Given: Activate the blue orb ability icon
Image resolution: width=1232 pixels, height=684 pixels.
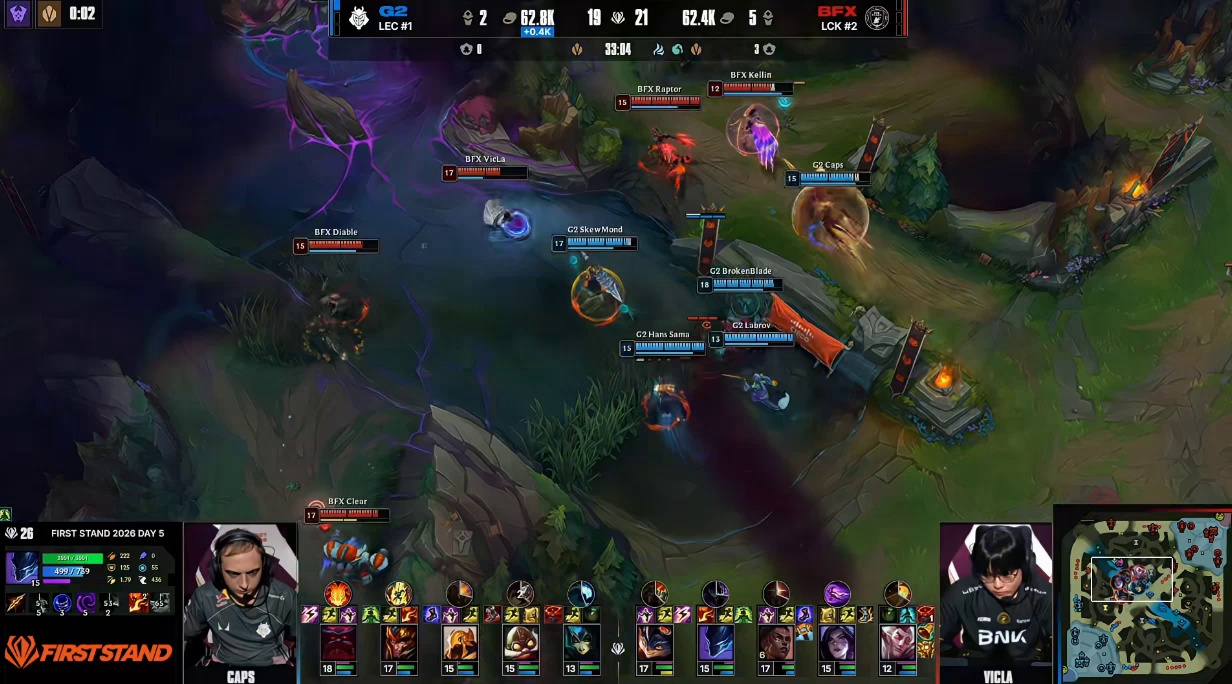Looking at the screenshot, I should point(62,603).
